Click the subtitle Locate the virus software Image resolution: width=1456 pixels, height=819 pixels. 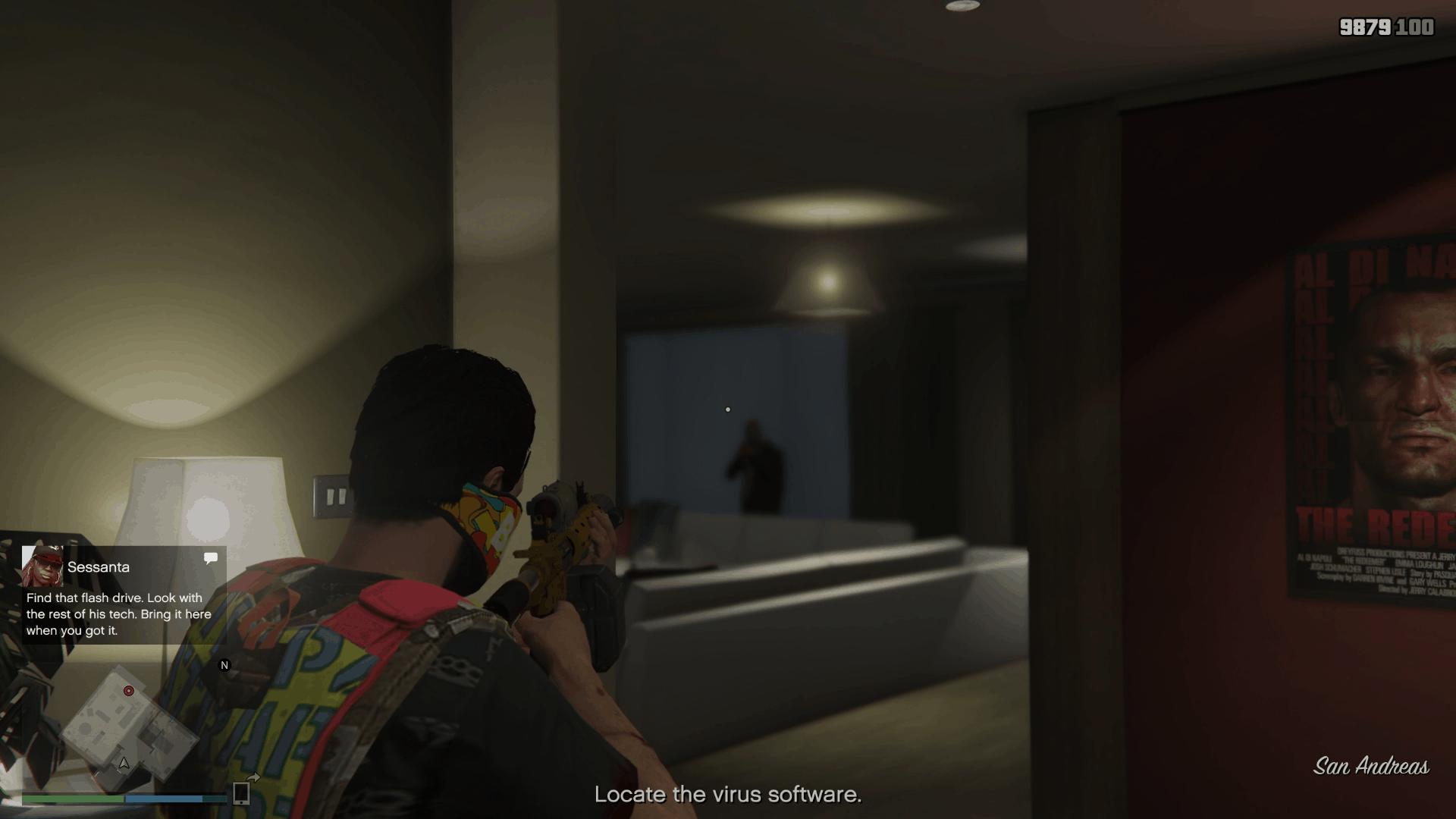(x=728, y=795)
